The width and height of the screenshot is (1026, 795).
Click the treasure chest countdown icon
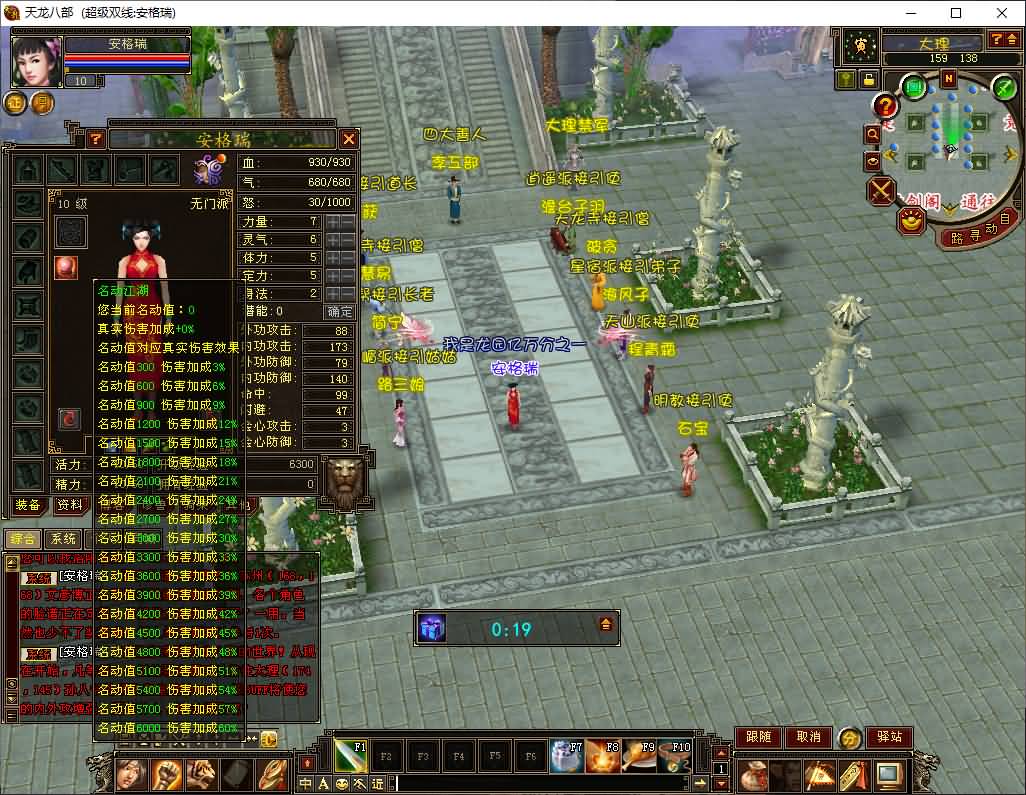[x=431, y=628]
